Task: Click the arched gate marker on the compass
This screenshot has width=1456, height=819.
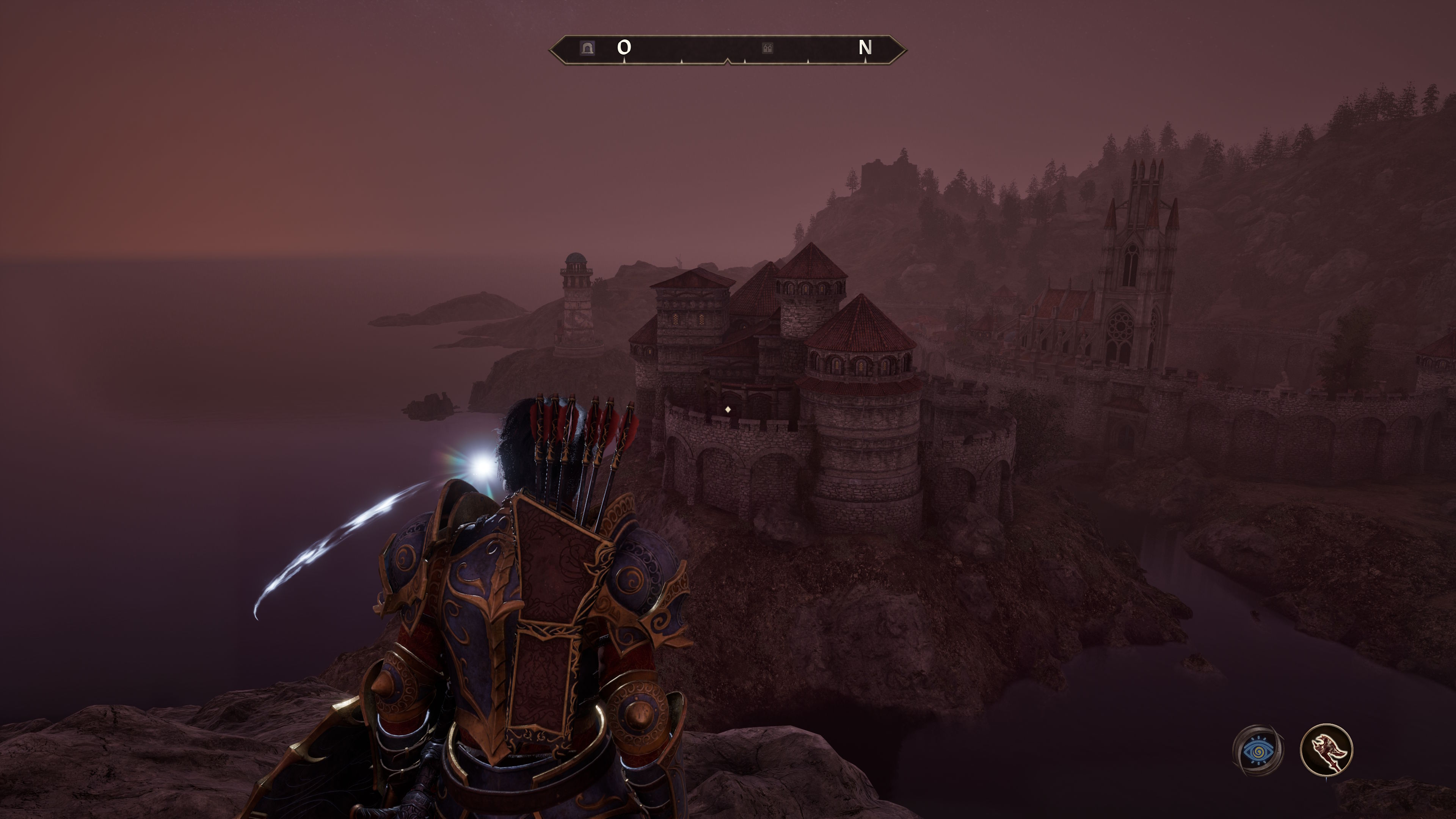Action: pyautogui.click(x=587, y=48)
